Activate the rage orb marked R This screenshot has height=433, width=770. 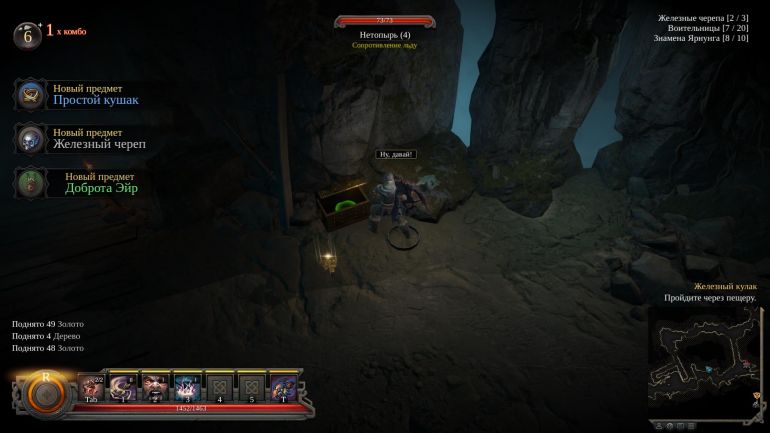45,392
